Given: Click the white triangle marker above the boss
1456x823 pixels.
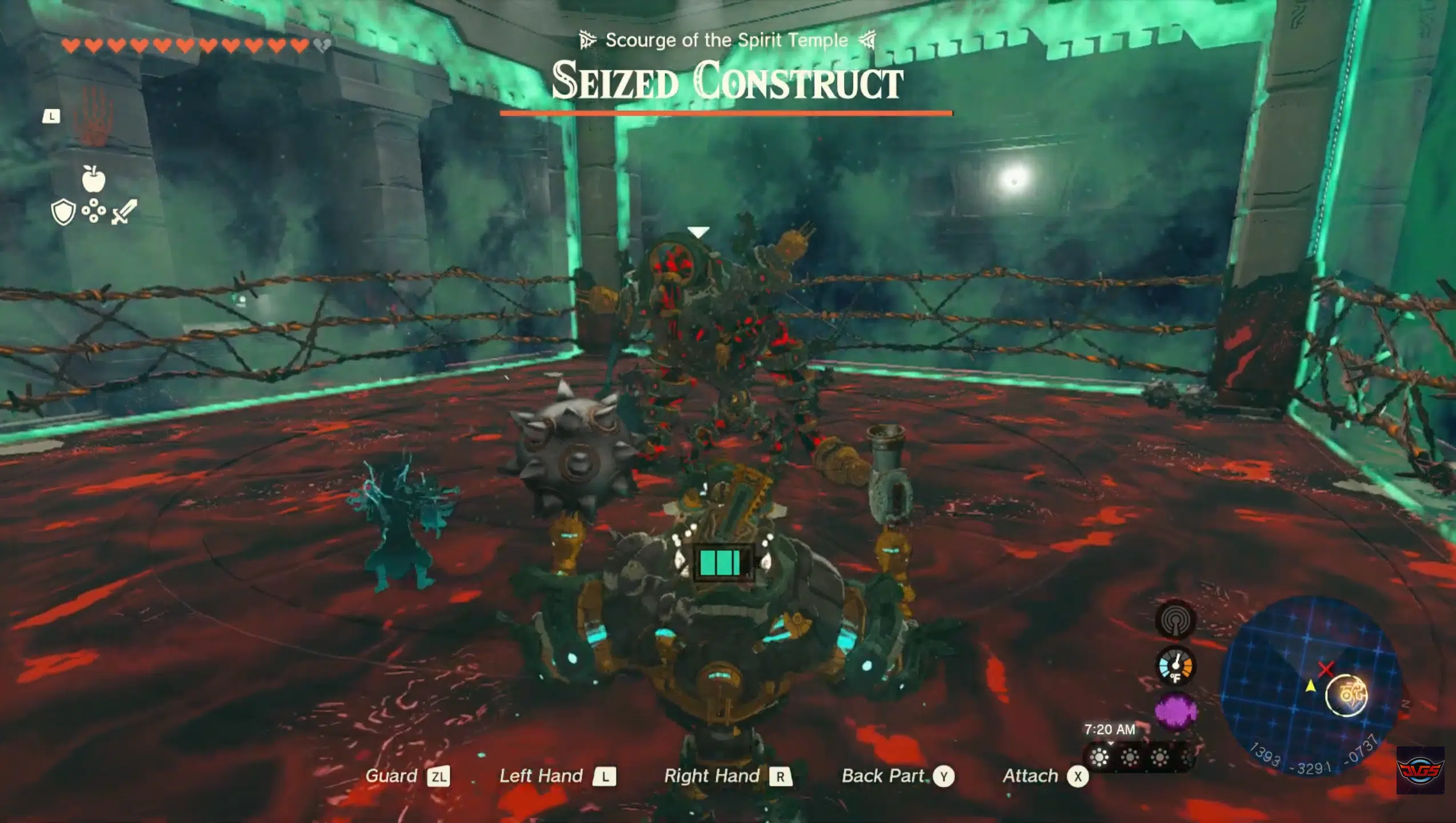Looking at the screenshot, I should pyautogui.click(x=698, y=231).
